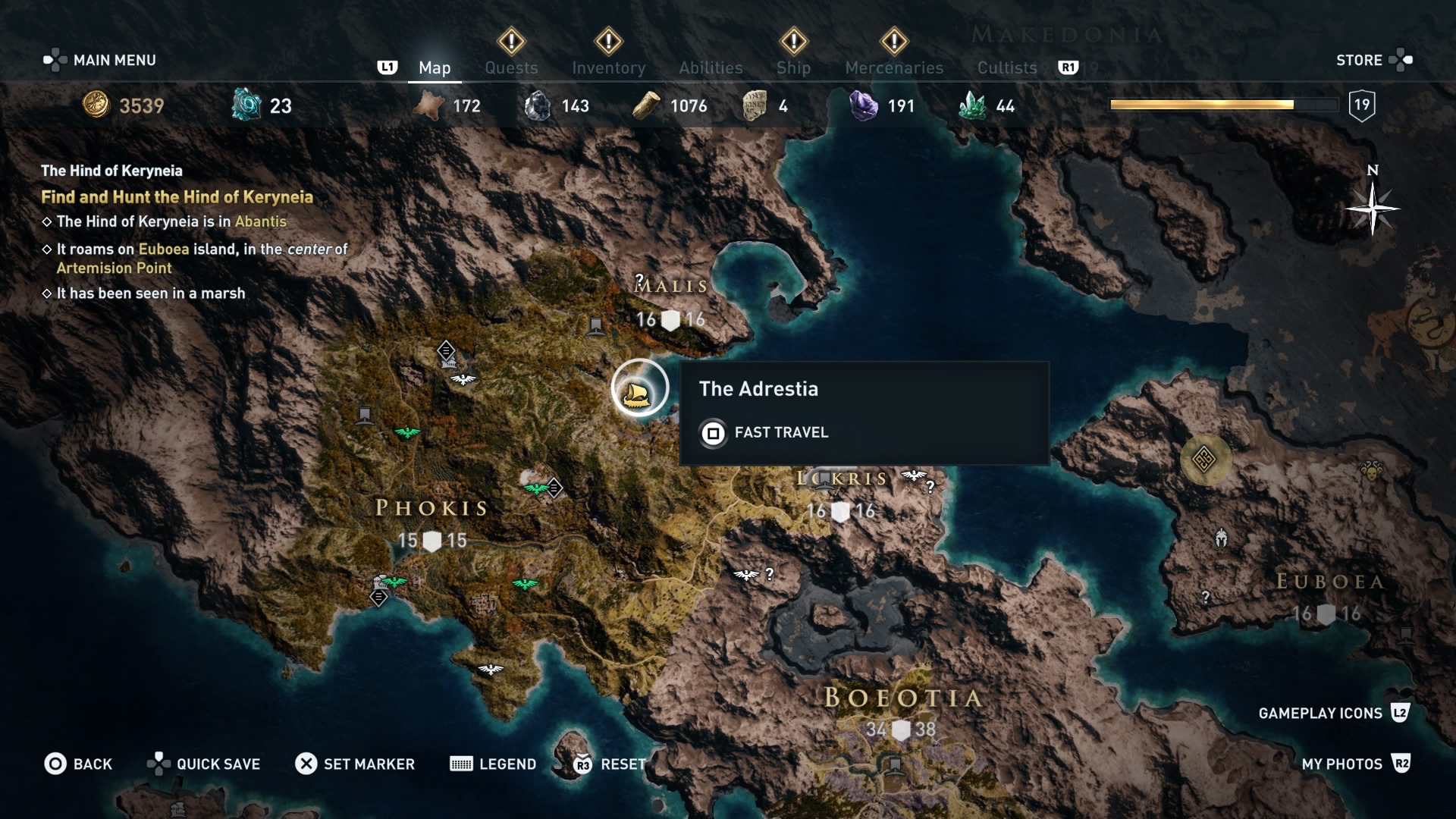Select the question mark location near Malis
The height and width of the screenshot is (819, 1456).
click(x=639, y=278)
